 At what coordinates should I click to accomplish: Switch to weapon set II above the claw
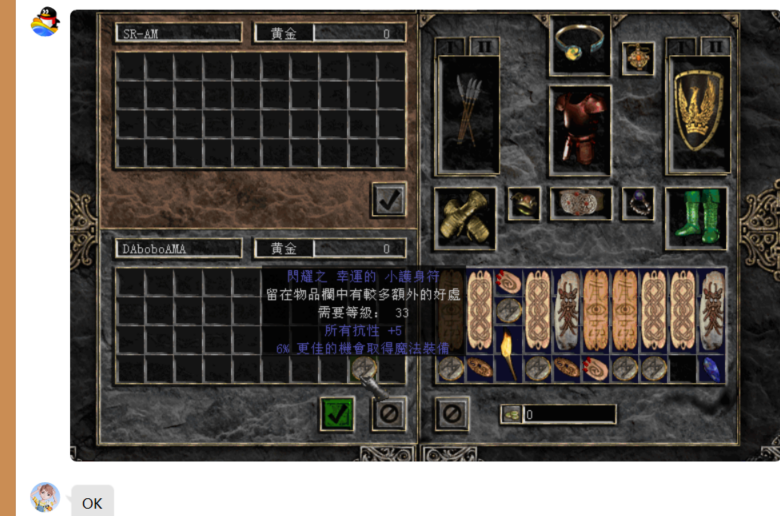tap(484, 46)
